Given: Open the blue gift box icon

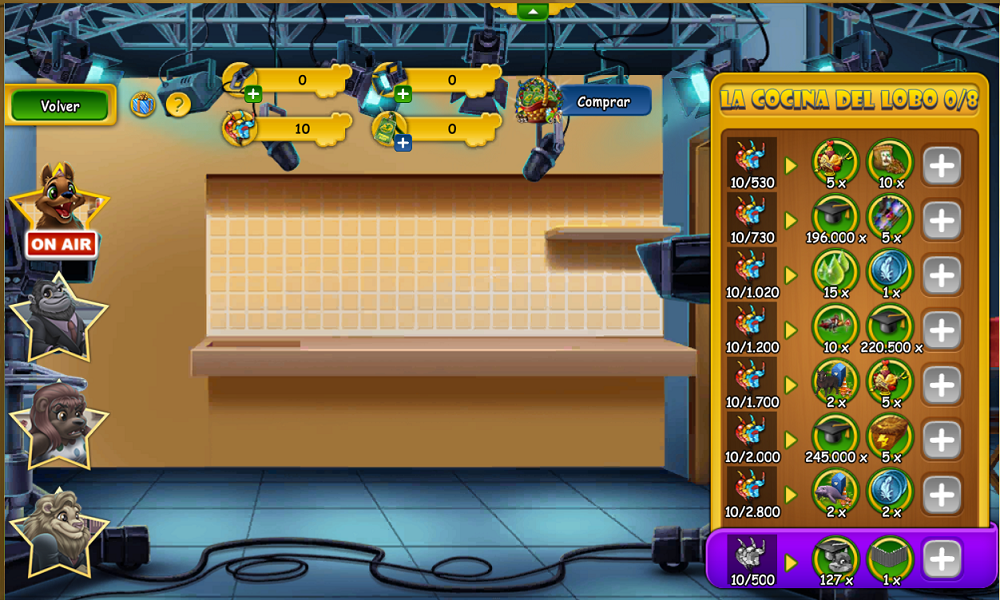Looking at the screenshot, I should click(x=143, y=104).
